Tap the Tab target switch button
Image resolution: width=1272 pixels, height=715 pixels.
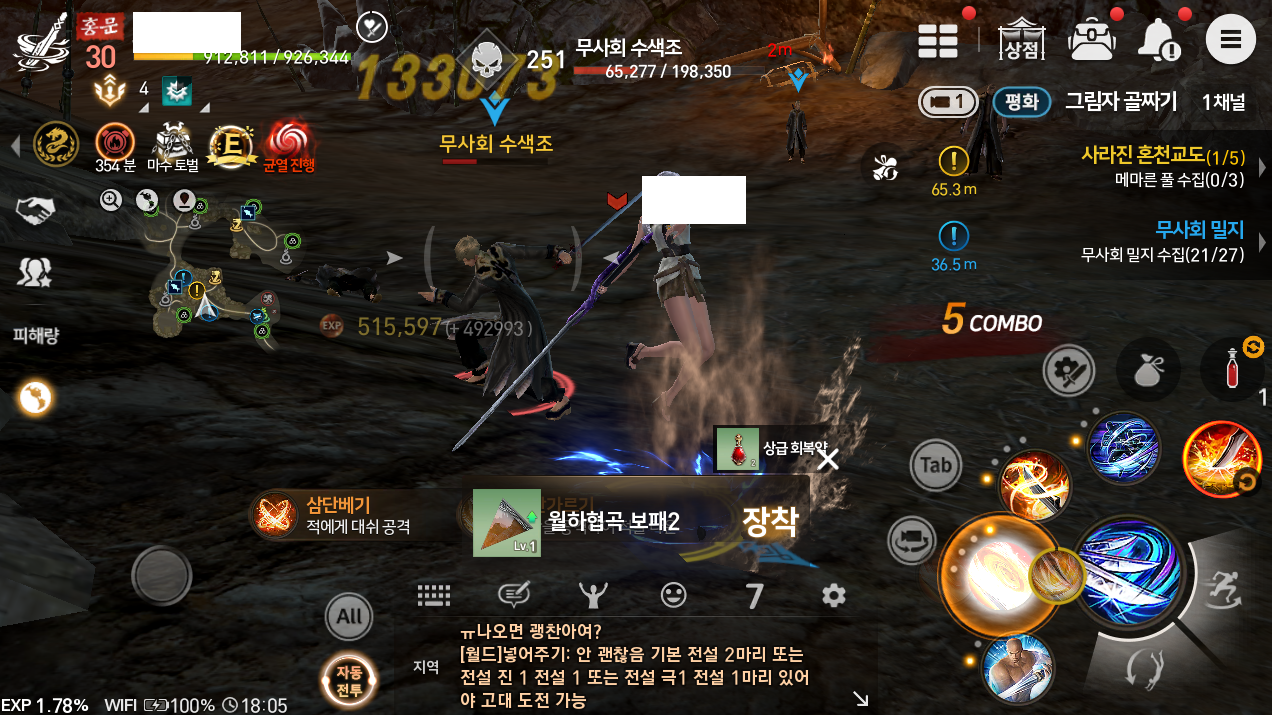pos(936,465)
